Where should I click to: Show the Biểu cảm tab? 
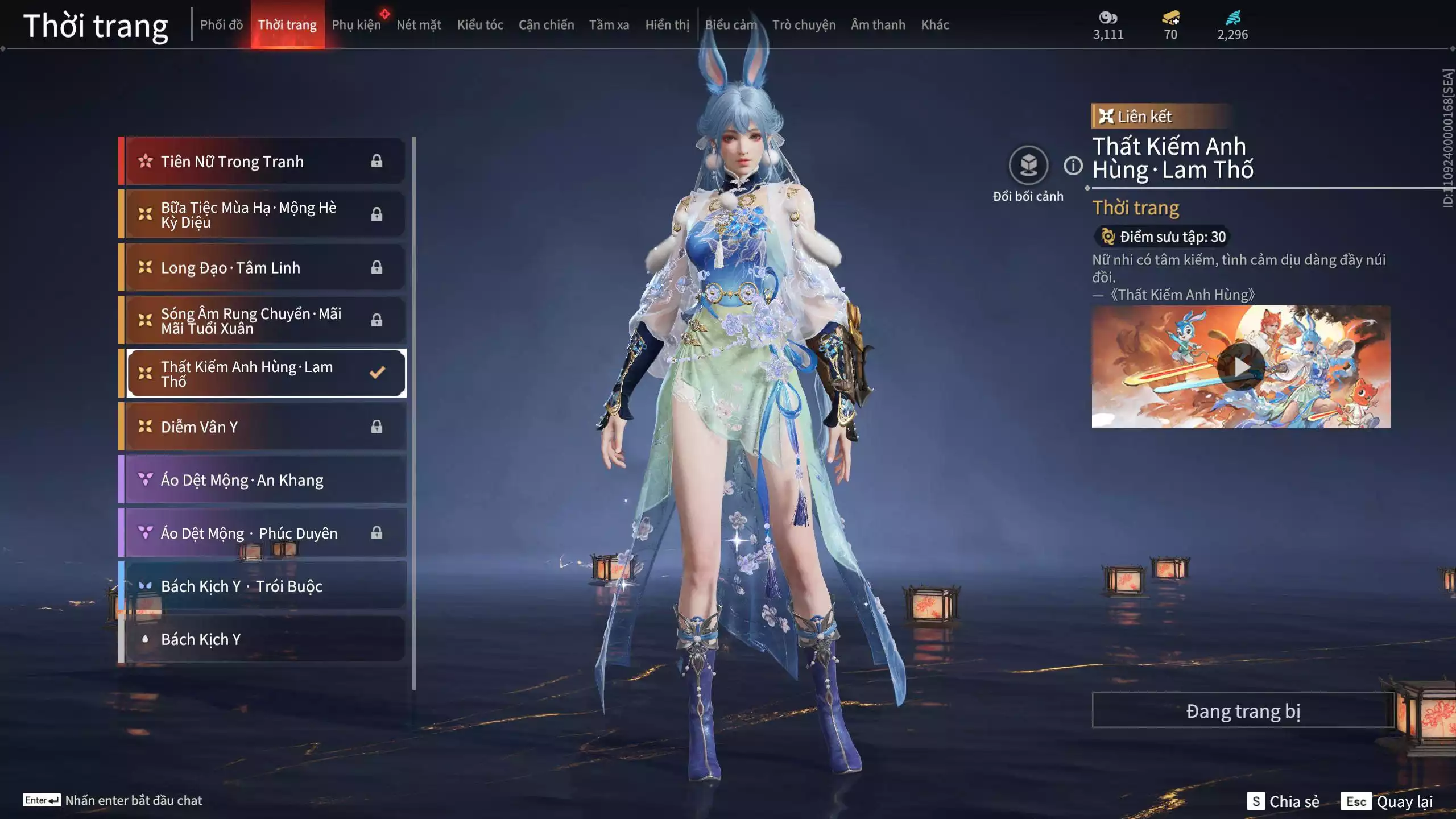[731, 25]
